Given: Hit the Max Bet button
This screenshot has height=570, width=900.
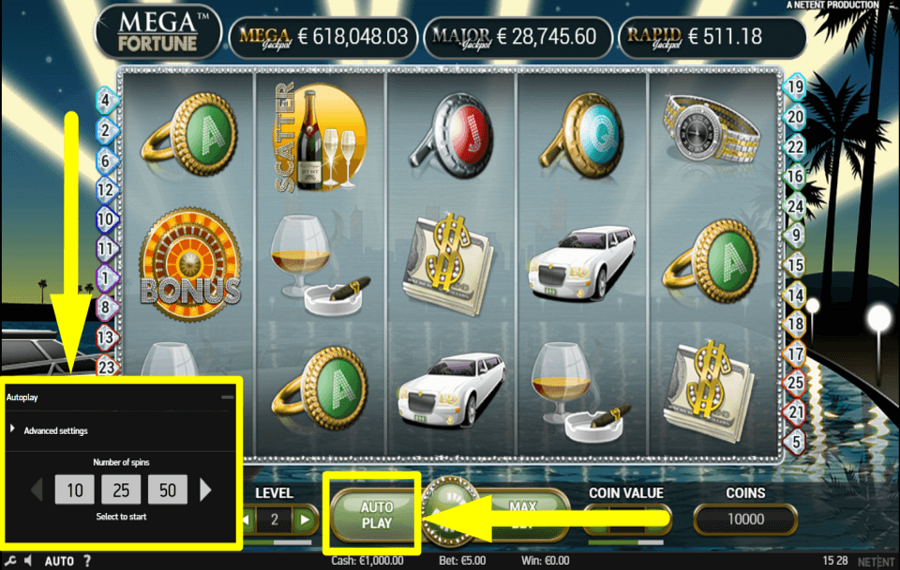Looking at the screenshot, I should pyautogui.click(x=524, y=515).
